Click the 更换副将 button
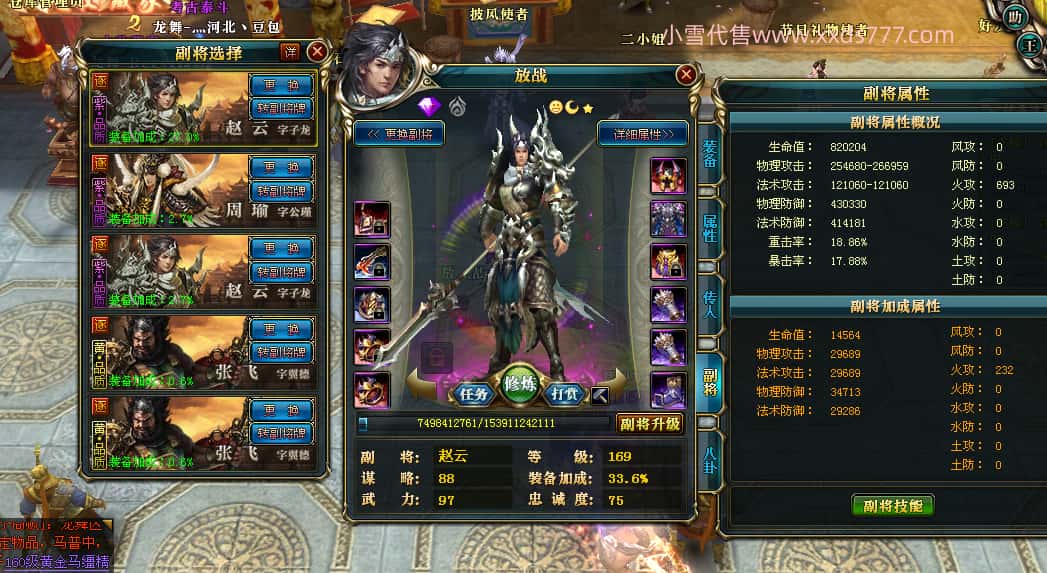The width and height of the screenshot is (1047, 573). point(399,133)
